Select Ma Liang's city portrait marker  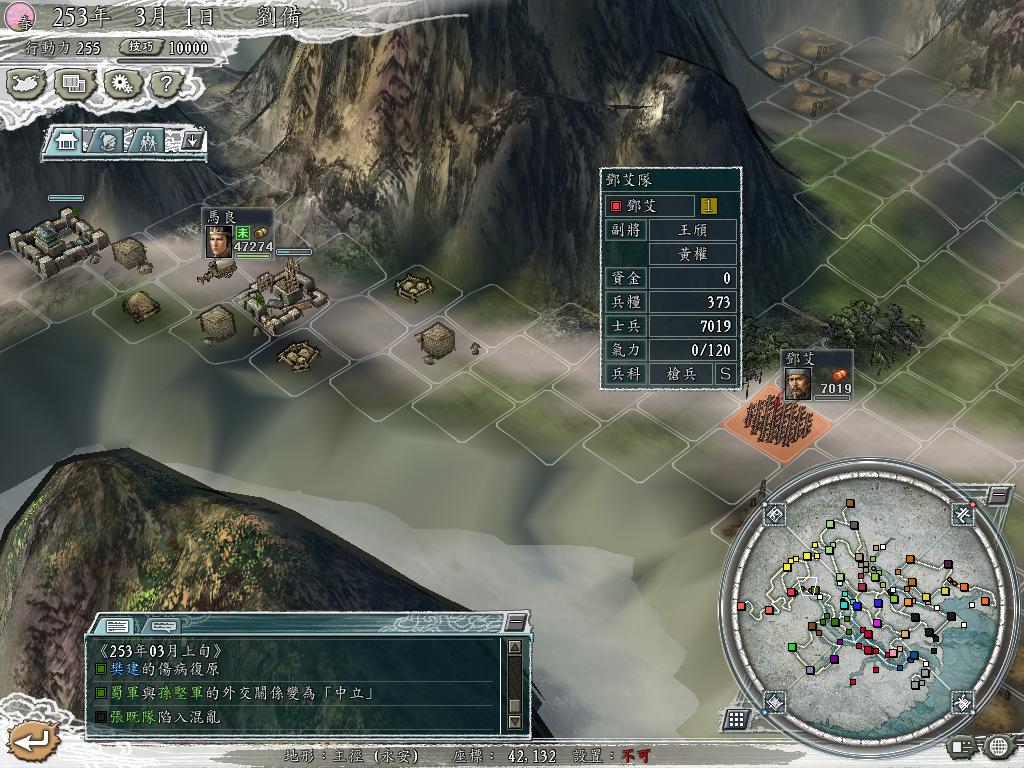(x=219, y=243)
